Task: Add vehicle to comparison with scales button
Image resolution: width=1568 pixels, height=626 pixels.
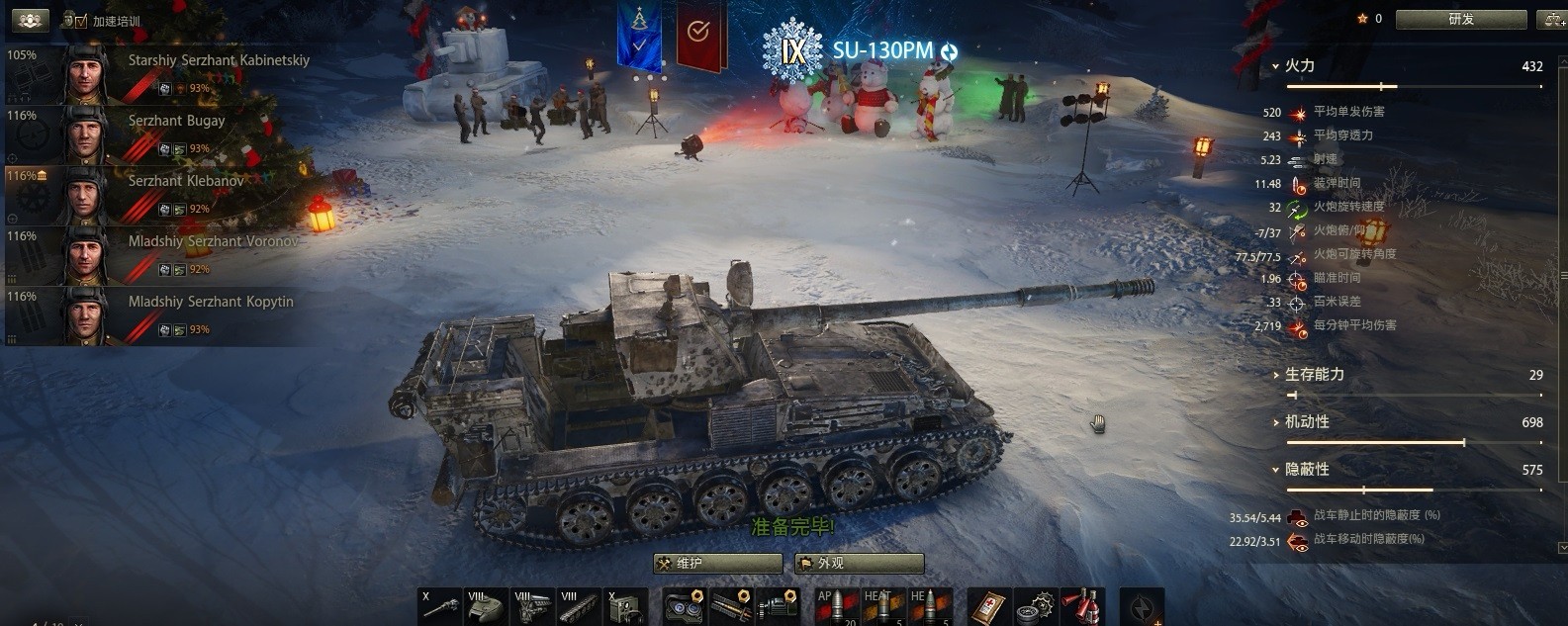Action: pos(1551,19)
